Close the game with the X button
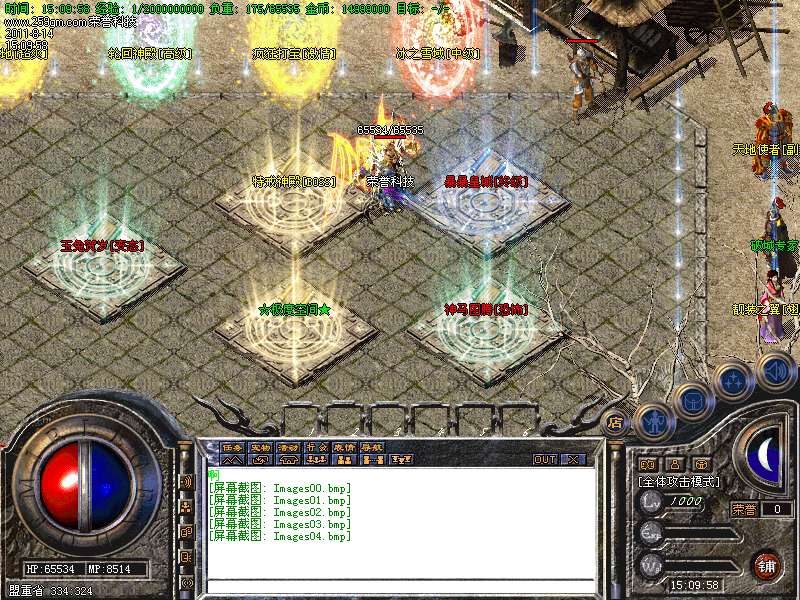 (573, 459)
